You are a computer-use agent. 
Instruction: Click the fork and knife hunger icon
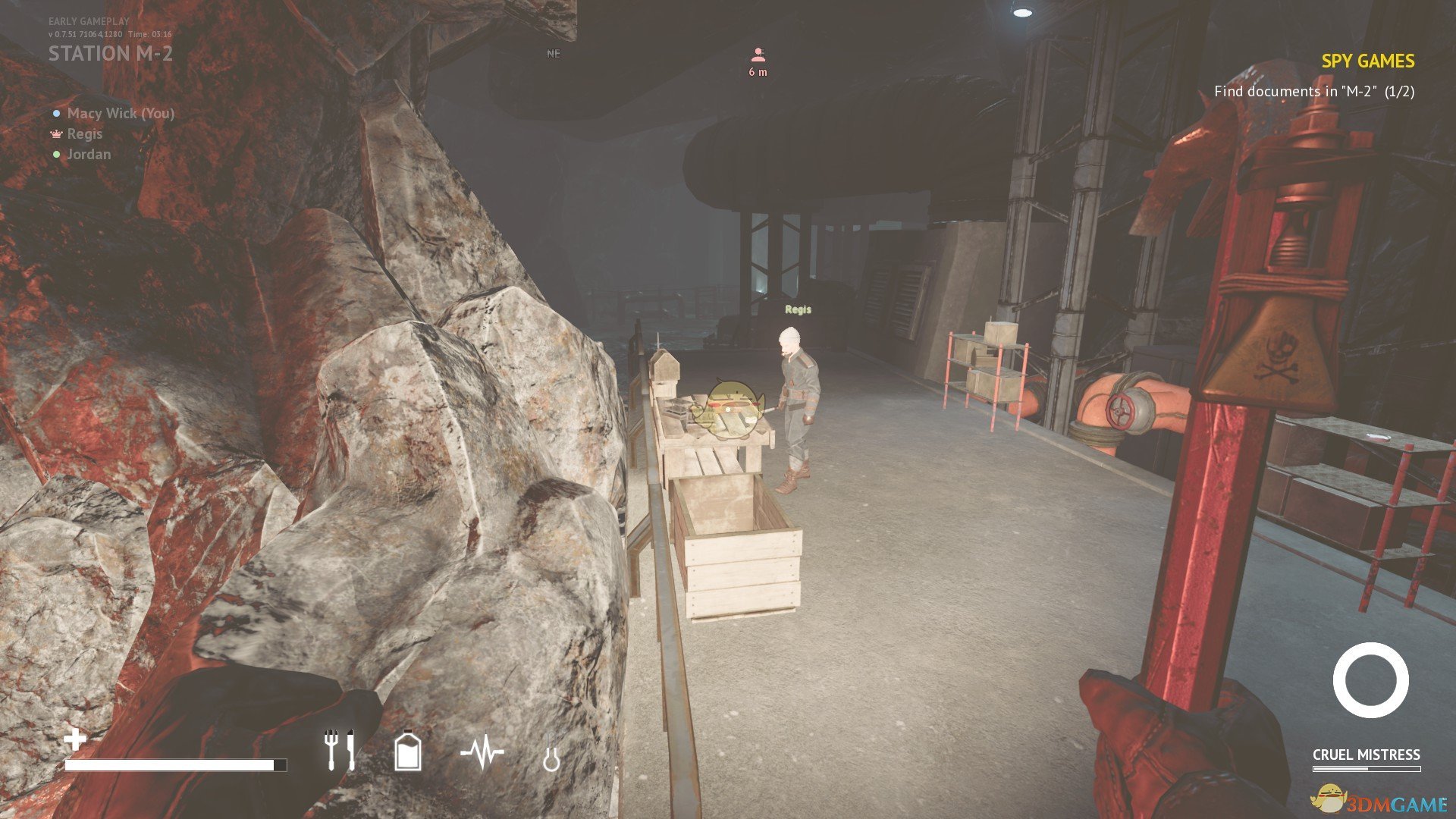coord(338,749)
